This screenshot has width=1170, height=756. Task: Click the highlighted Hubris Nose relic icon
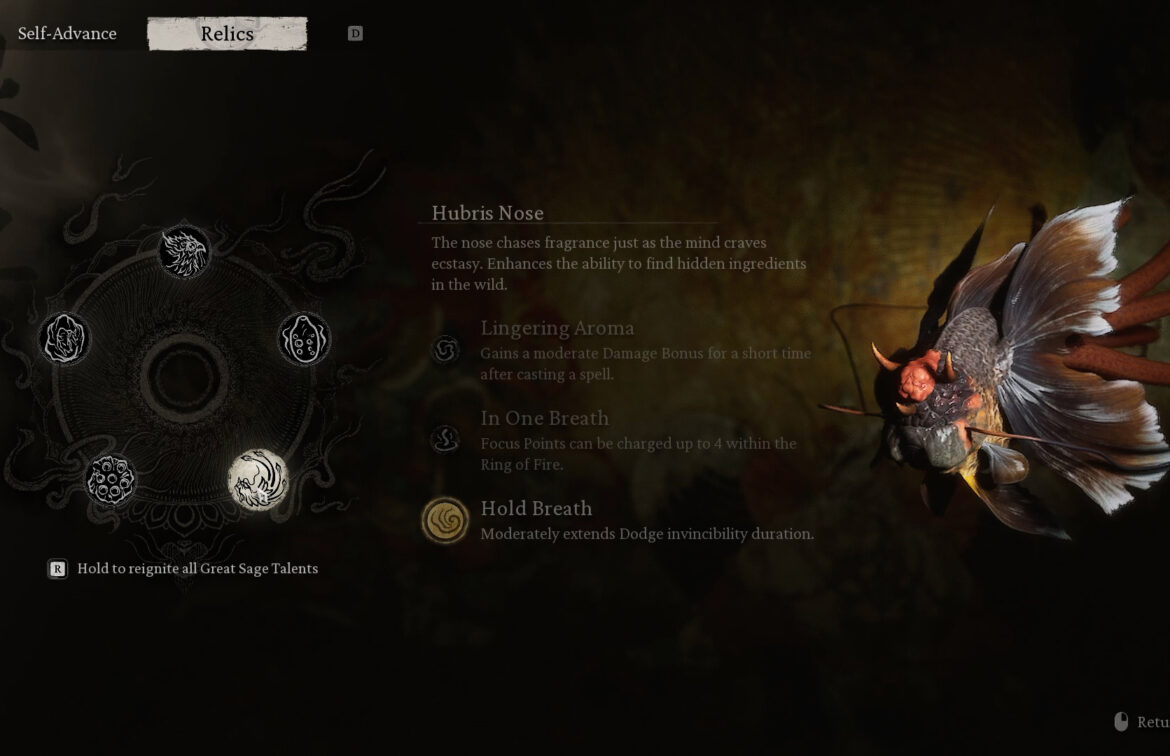pos(258,479)
